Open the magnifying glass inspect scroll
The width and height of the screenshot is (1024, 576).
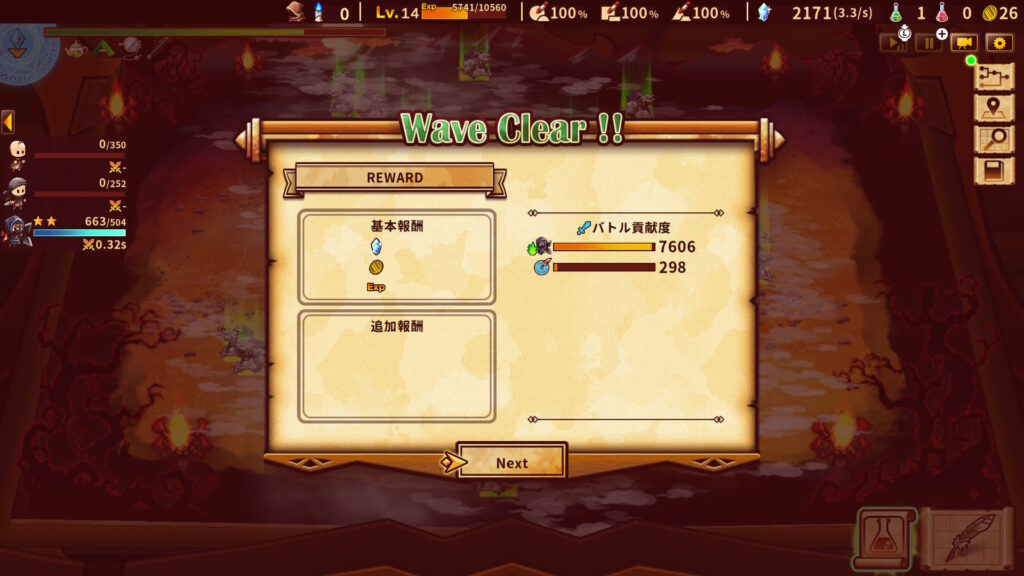(994, 140)
